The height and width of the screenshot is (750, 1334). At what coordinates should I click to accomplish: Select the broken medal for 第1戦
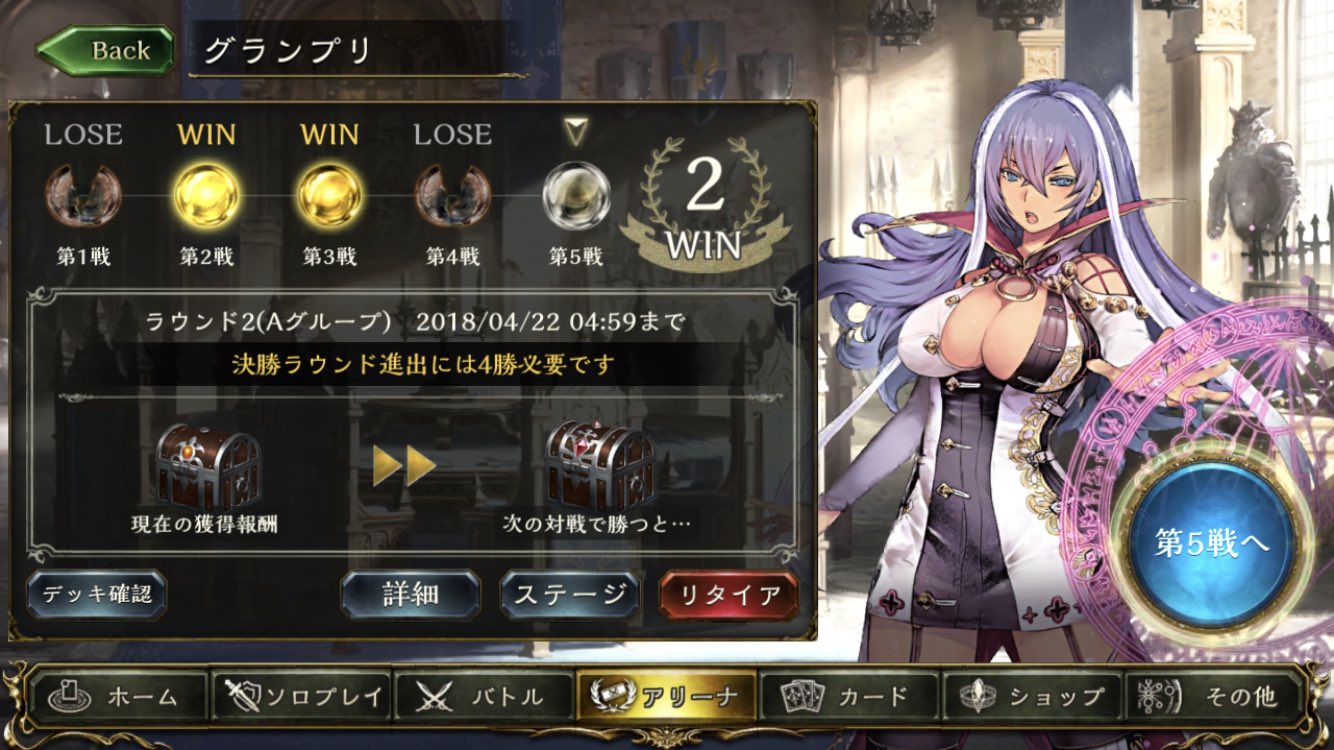tap(81, 196)
